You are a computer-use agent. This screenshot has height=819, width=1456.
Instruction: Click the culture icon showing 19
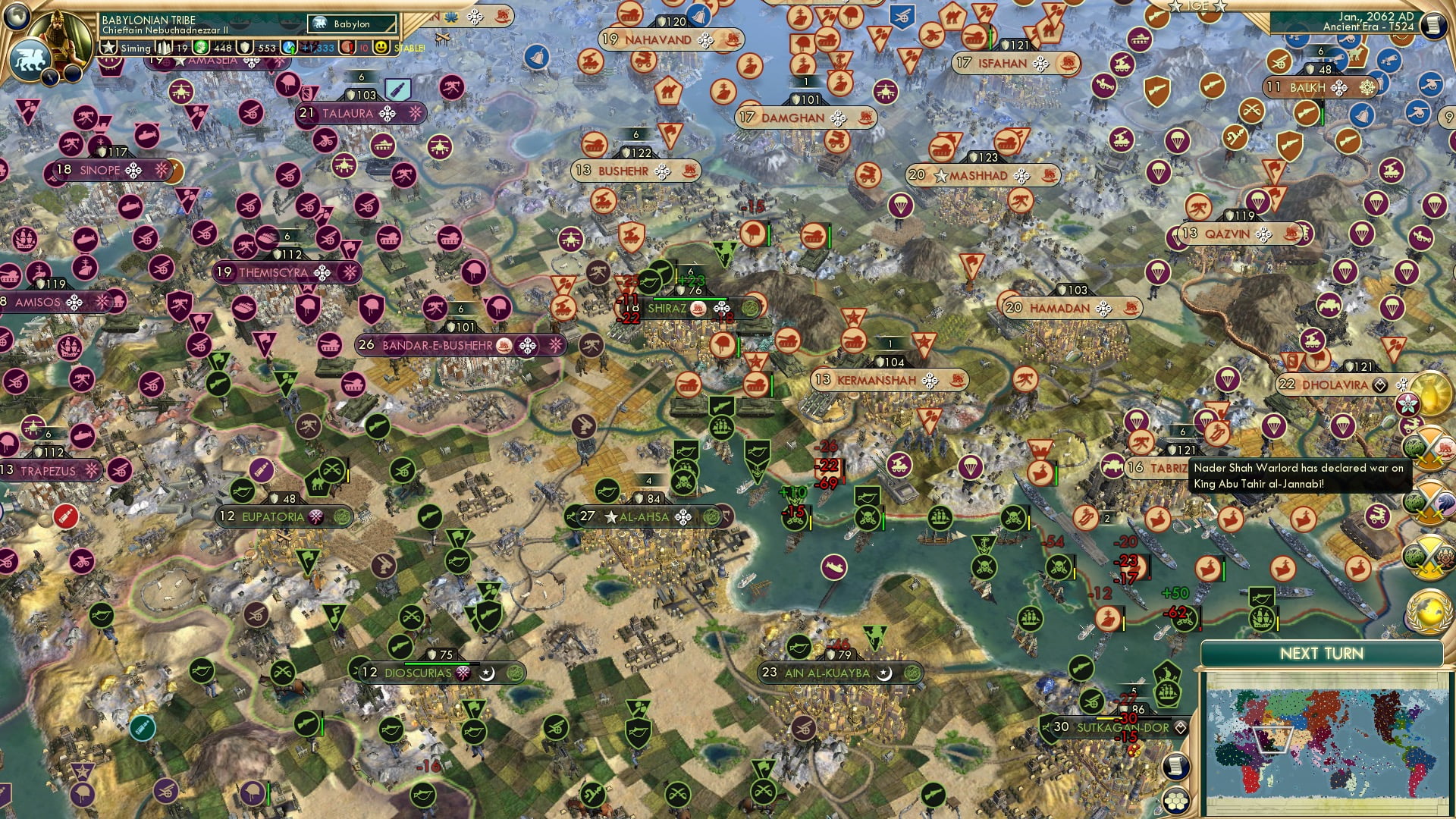(165, 49)
